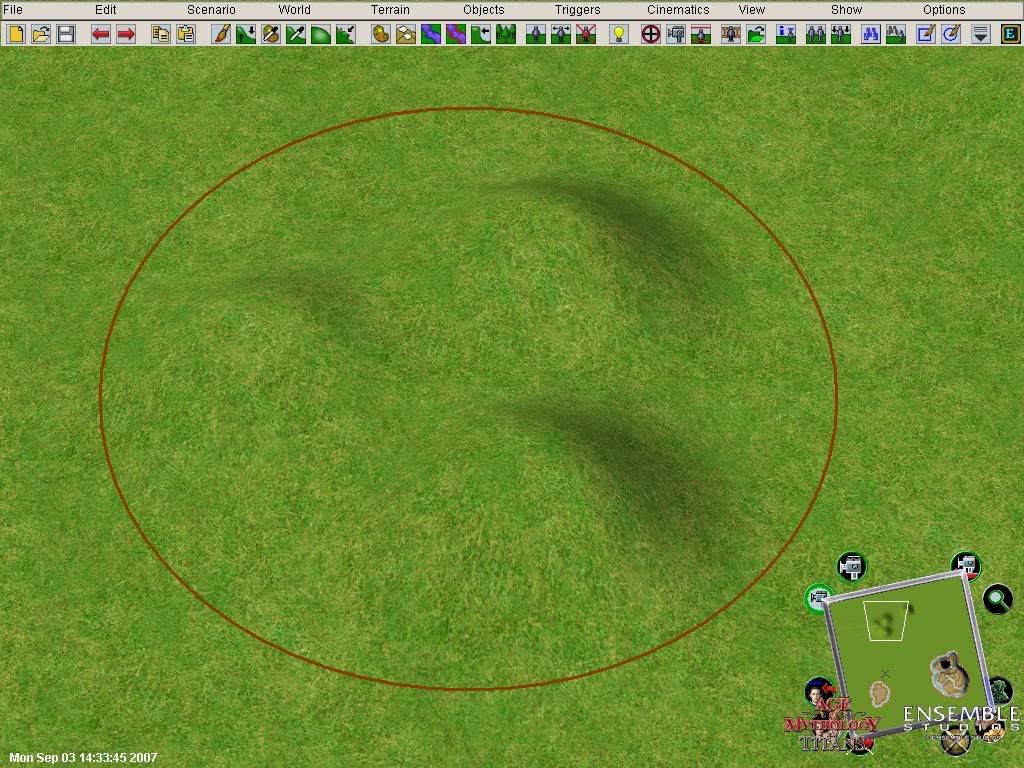
Task: Create a new scenario with the blank page icon
Action: point(16,34)
